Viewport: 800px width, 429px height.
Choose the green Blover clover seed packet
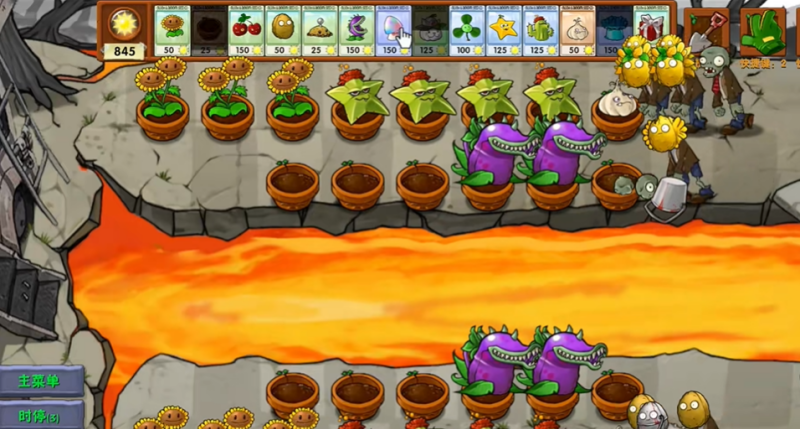466,30
